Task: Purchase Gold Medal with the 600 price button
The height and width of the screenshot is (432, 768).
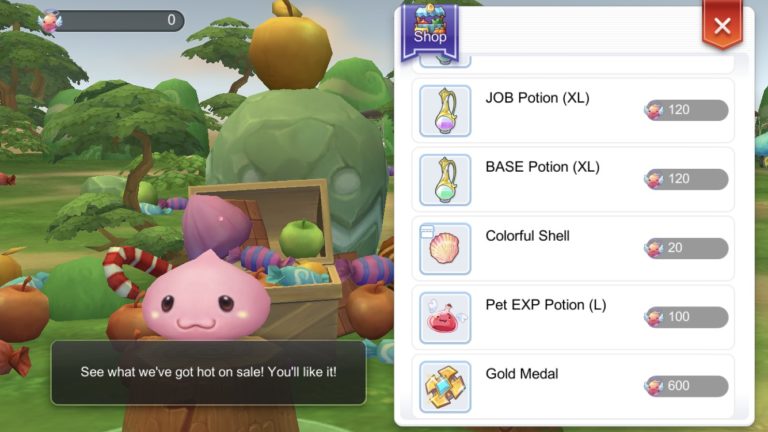Action: 686,386
